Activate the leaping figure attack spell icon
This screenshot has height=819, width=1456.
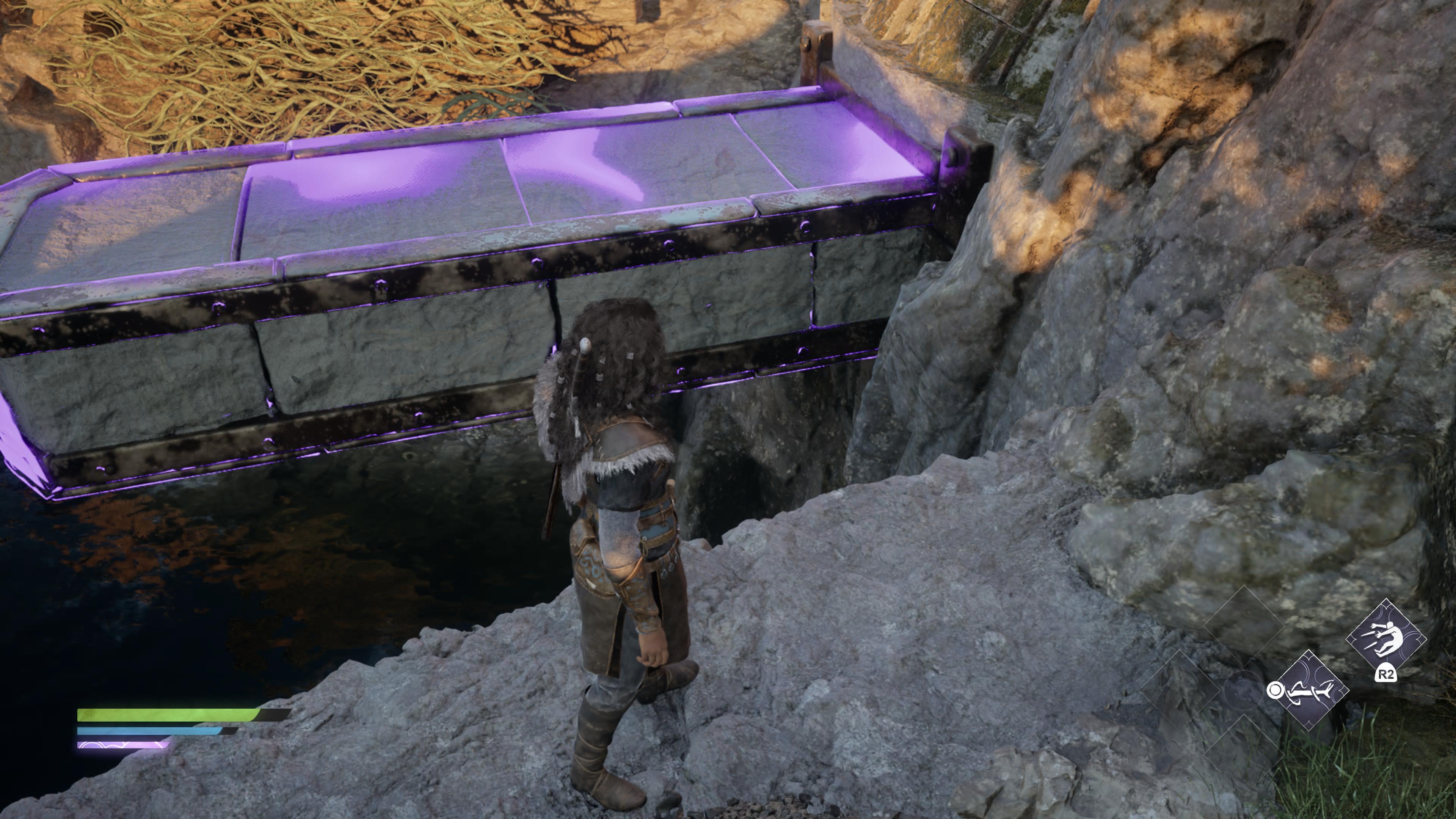point(1385,638)
